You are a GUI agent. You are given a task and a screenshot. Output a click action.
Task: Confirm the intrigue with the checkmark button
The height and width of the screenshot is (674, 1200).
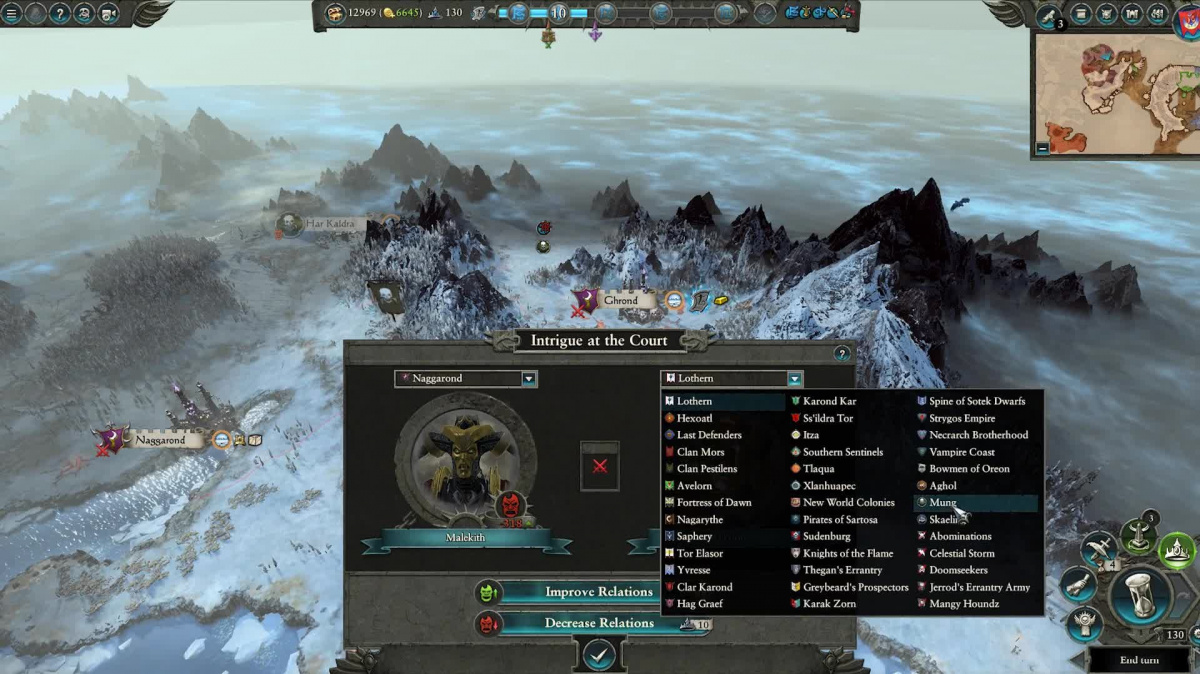pyautogui.click(x=599, y=655)
